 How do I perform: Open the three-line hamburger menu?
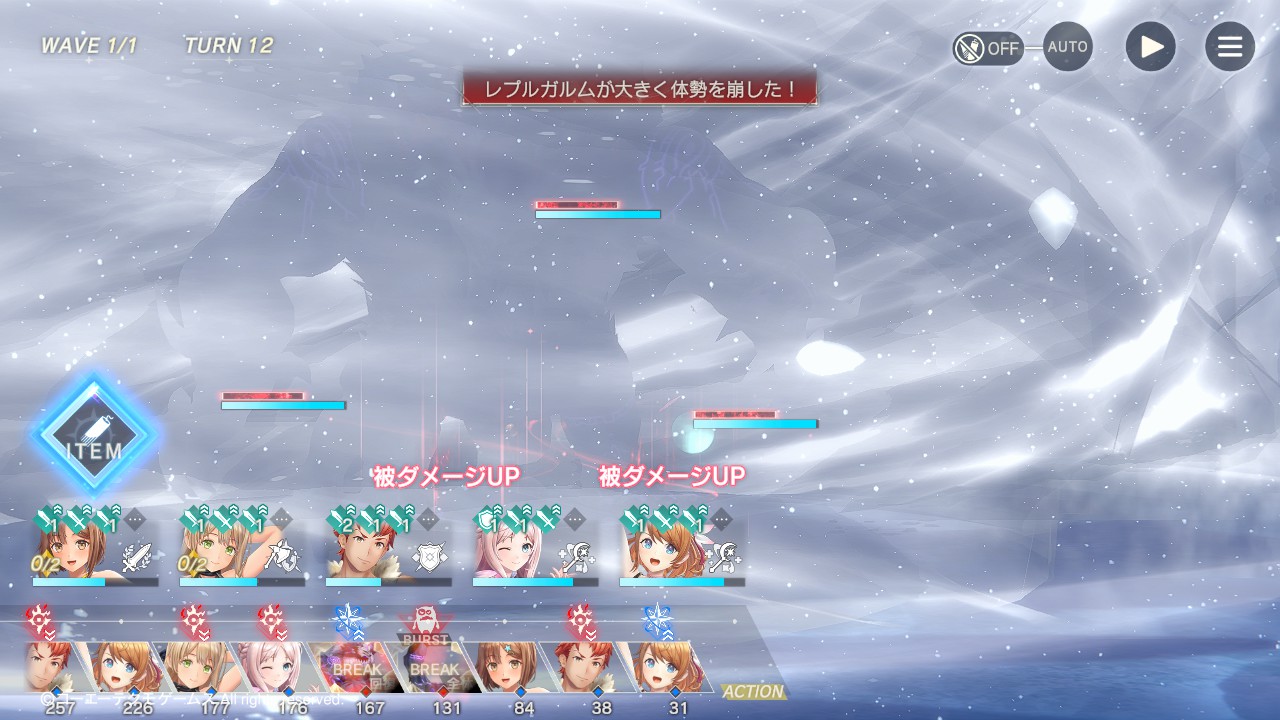point(1229,47)
